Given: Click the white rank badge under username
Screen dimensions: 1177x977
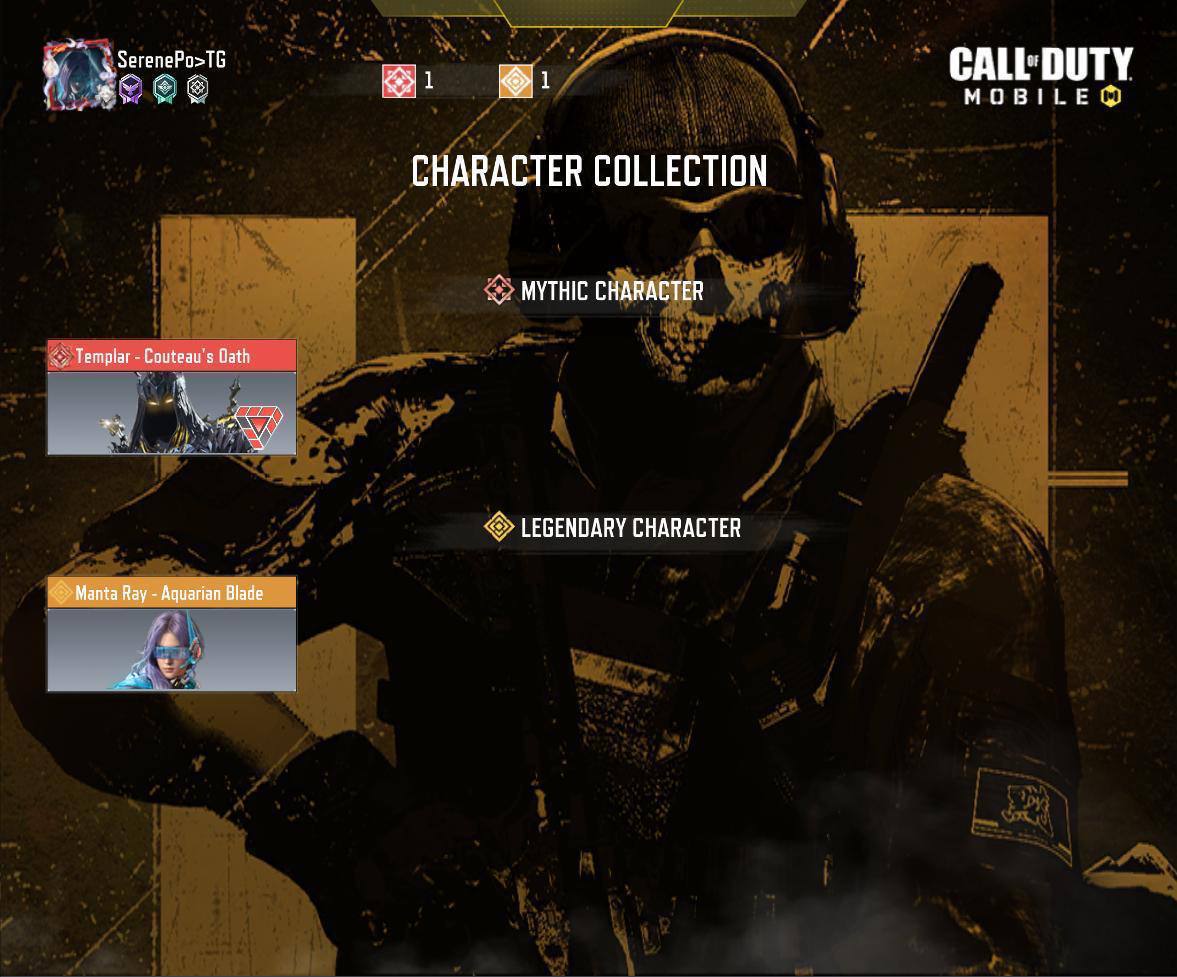Looking at the screenshot, I should 198,90.
